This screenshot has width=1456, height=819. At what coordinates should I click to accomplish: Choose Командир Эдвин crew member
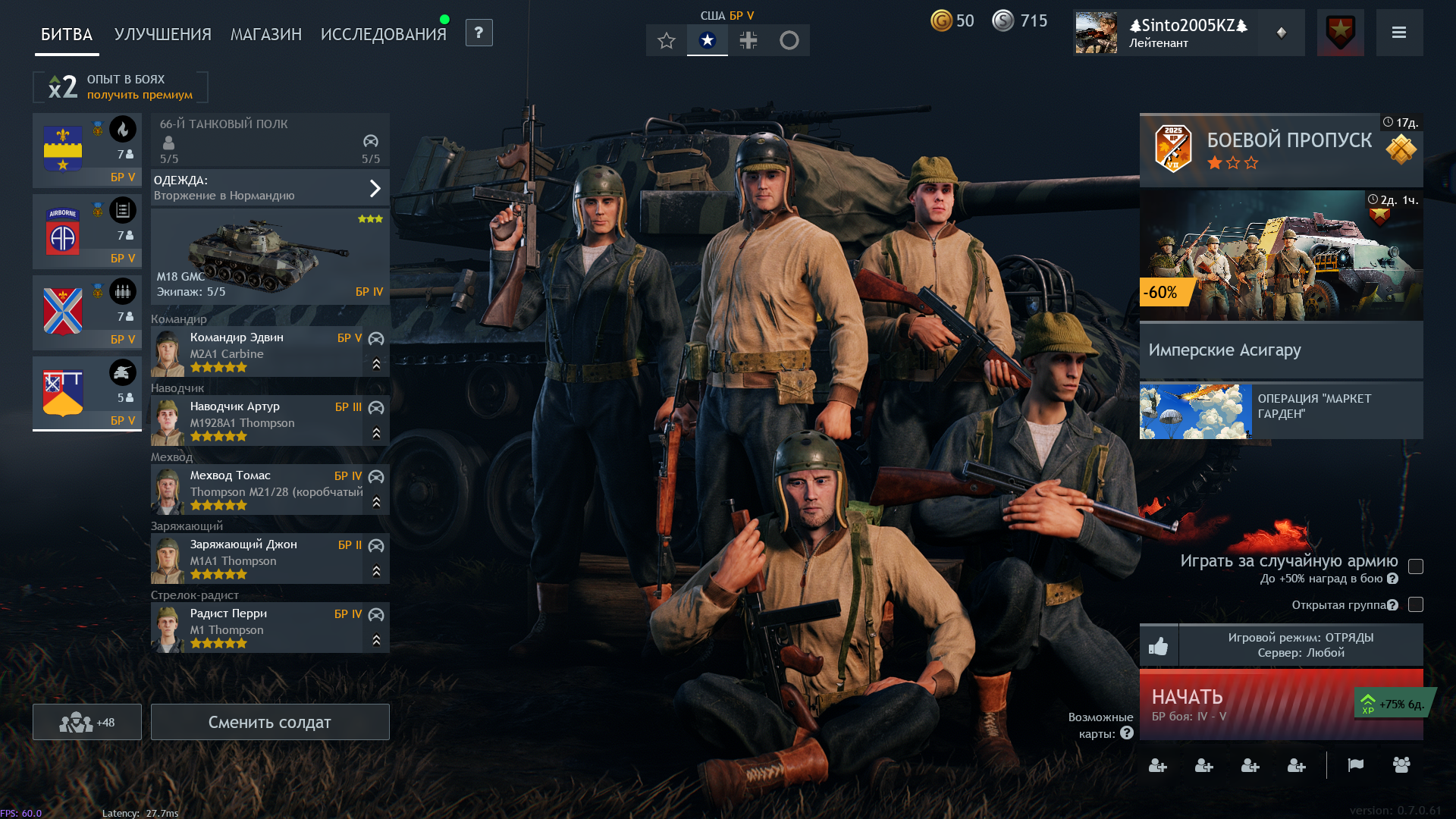point(258,352)
